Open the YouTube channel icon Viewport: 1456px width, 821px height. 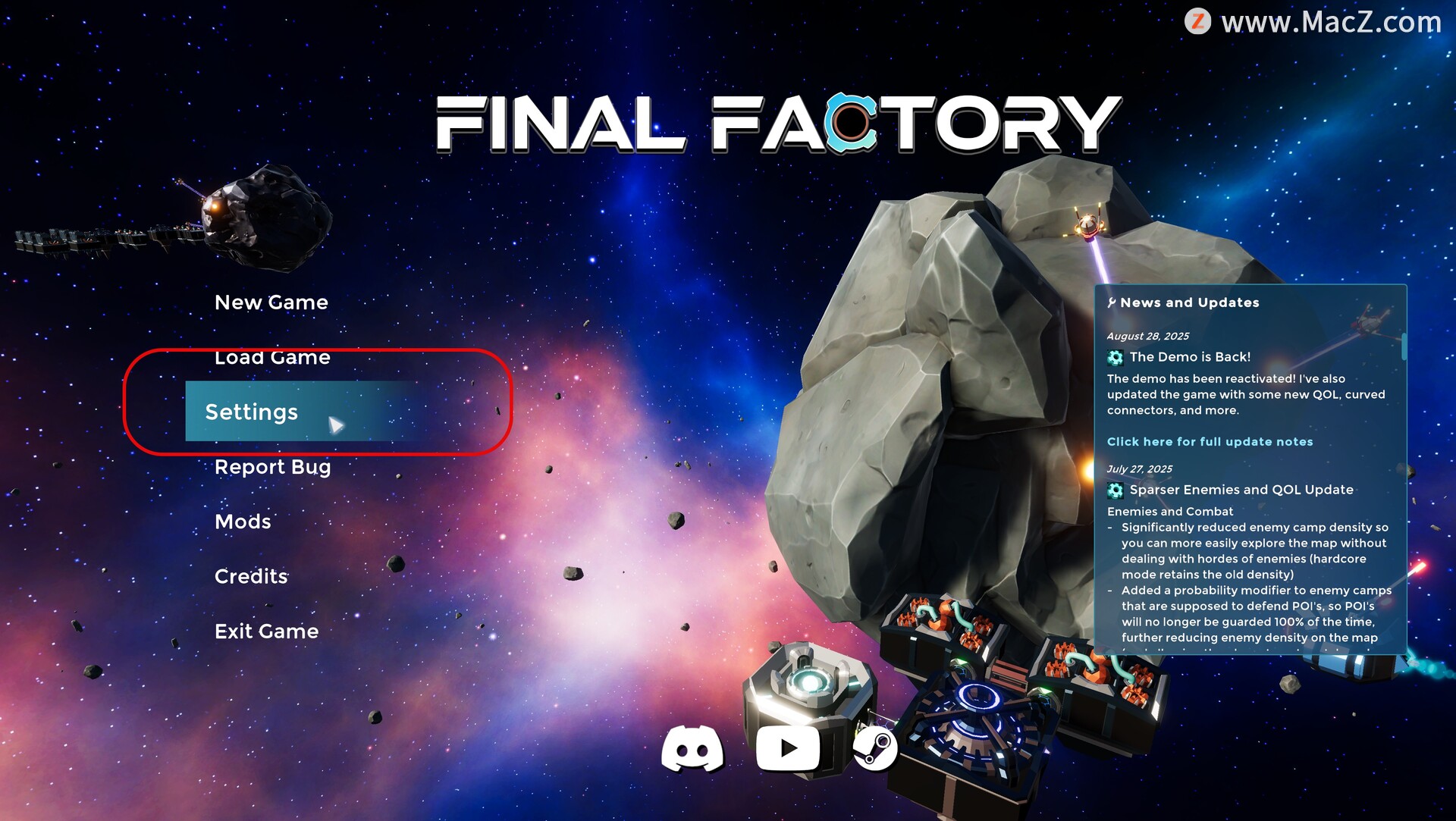(788, 748)
